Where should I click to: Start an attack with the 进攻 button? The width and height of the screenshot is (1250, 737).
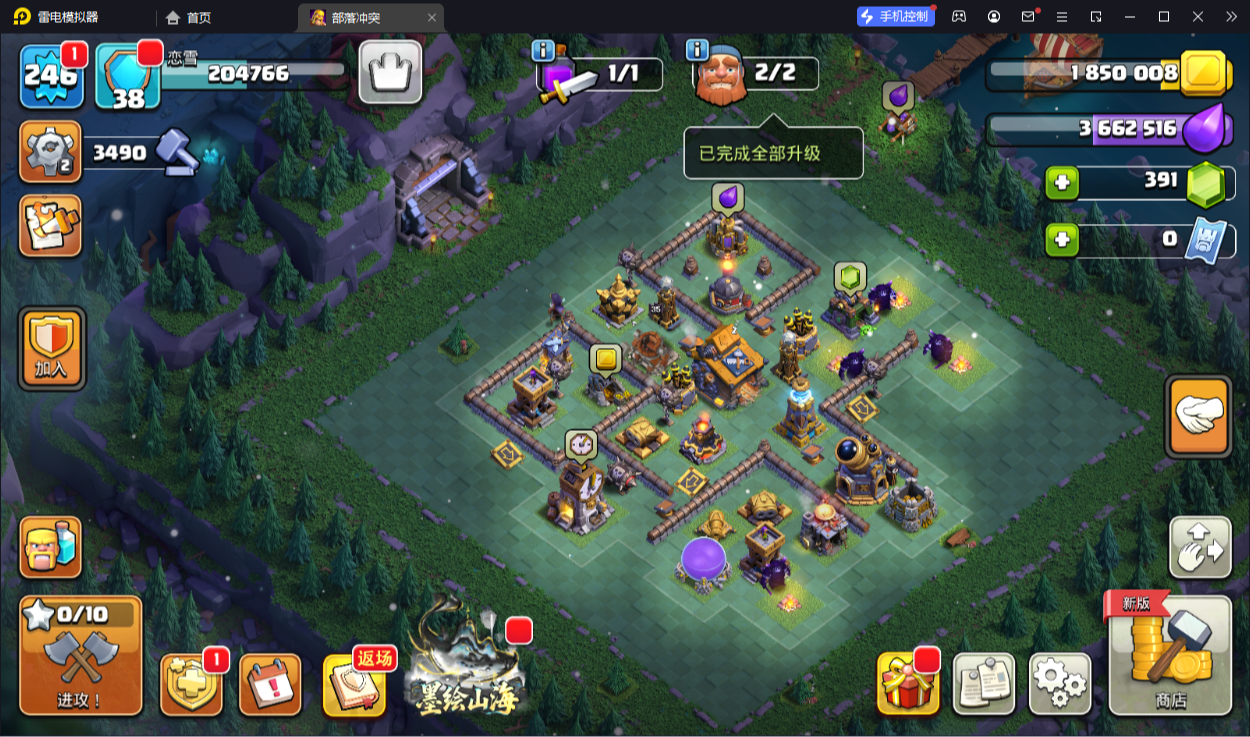[80, 655]
